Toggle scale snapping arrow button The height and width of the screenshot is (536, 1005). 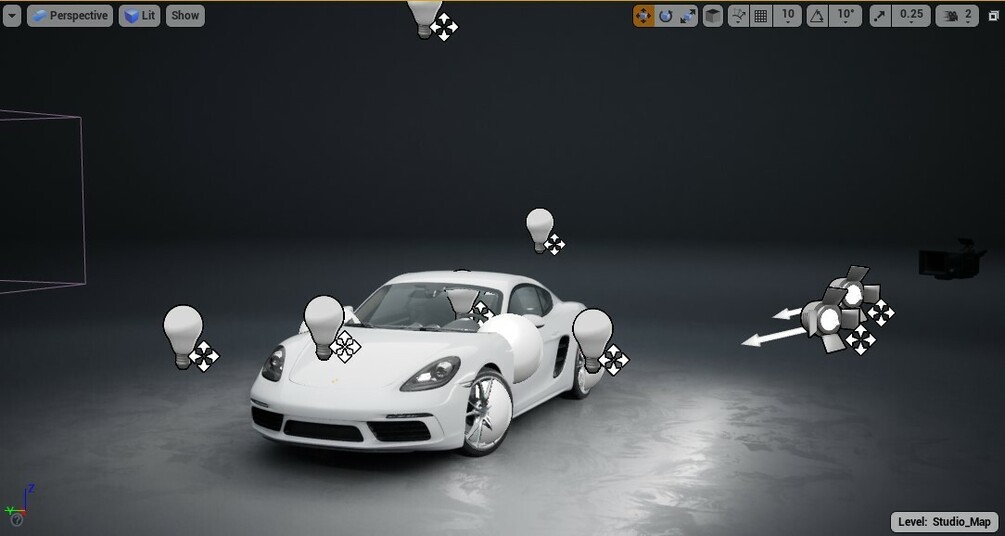879,16
